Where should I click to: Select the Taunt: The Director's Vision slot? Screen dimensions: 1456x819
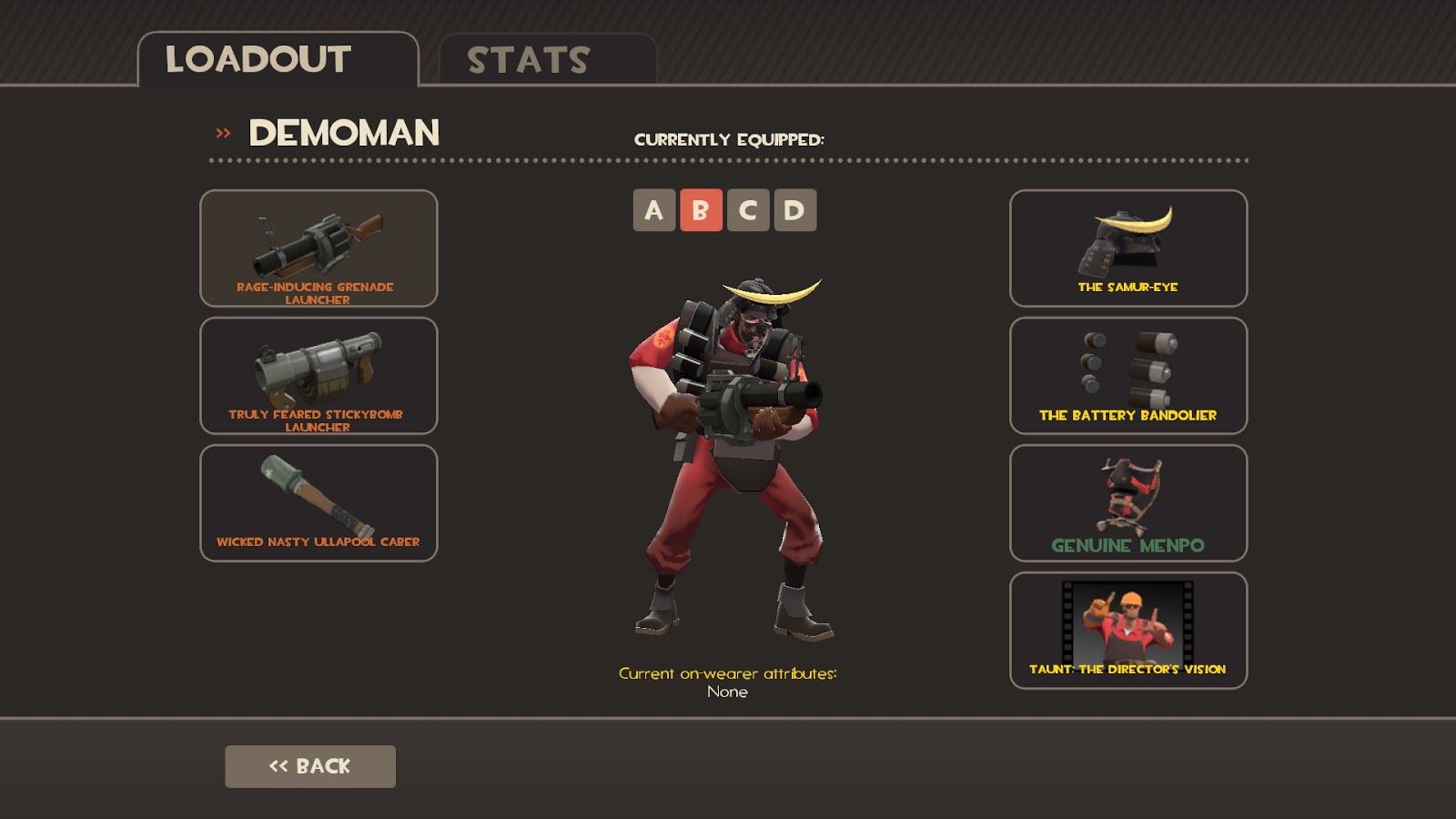tap(1127, 630)
